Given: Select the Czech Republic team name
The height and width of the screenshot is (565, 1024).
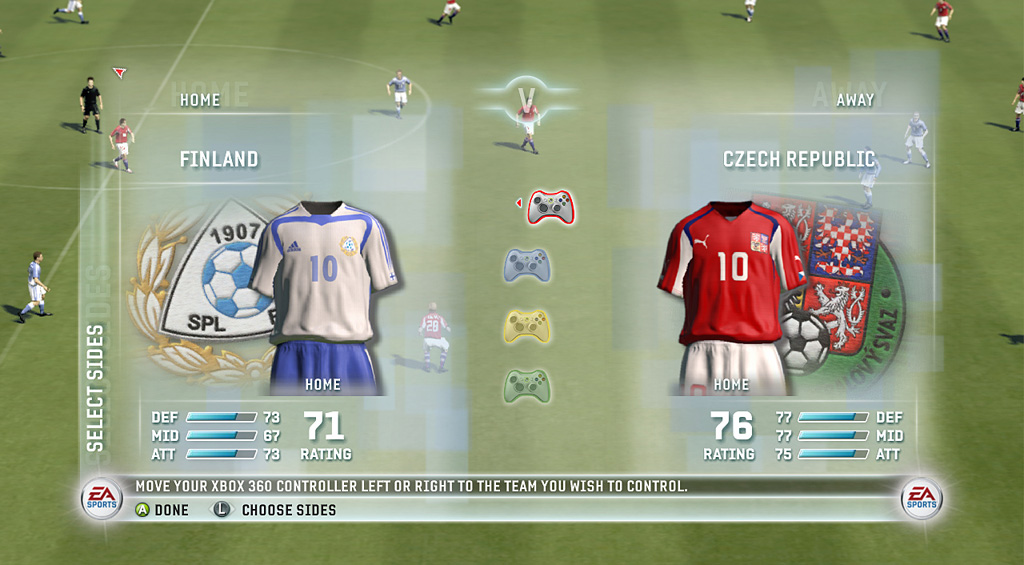Looking at the screenshot, I should [799, 159].
